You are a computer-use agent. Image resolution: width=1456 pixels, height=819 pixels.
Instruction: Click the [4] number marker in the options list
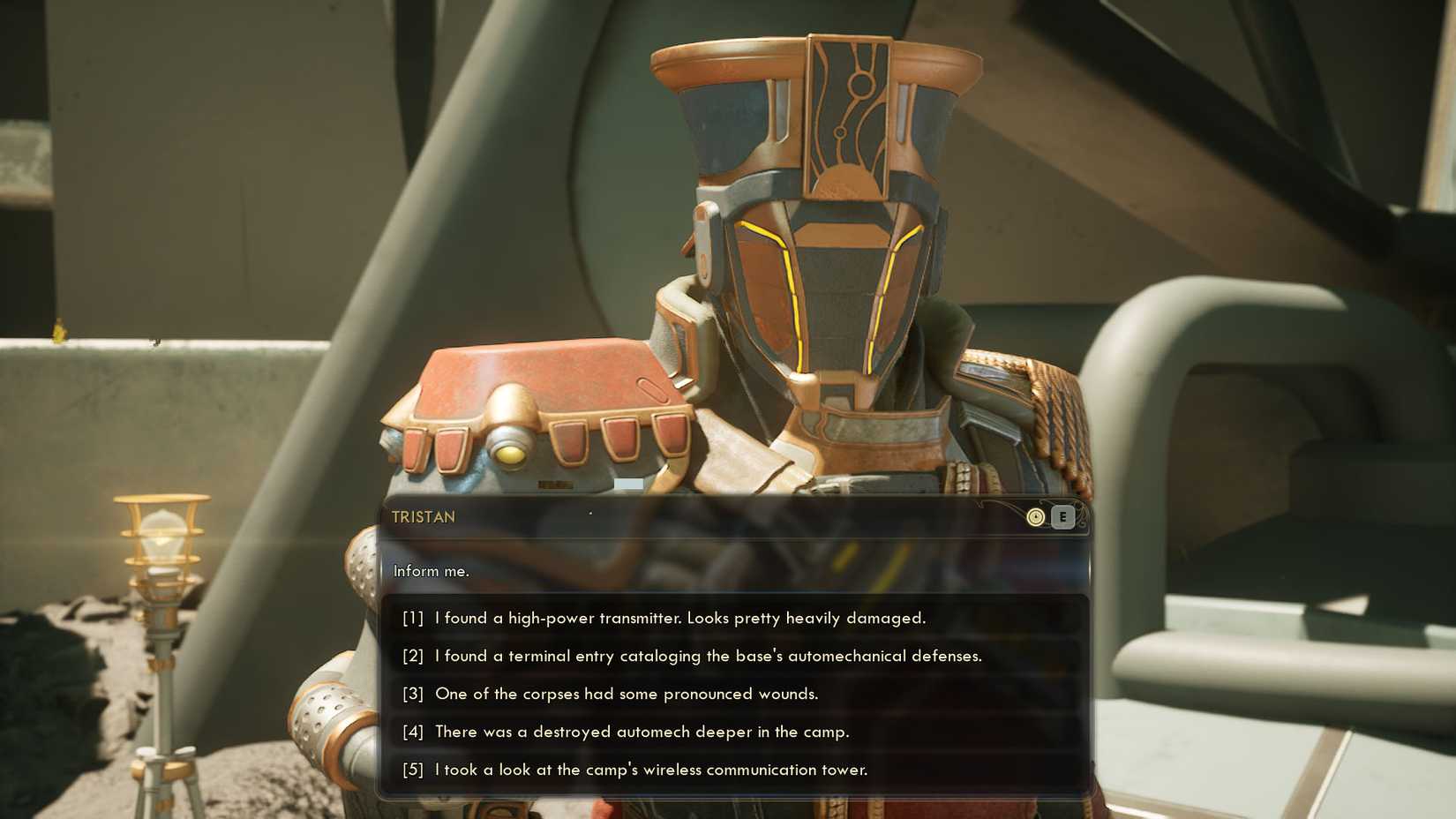click(x=415, y=733)
